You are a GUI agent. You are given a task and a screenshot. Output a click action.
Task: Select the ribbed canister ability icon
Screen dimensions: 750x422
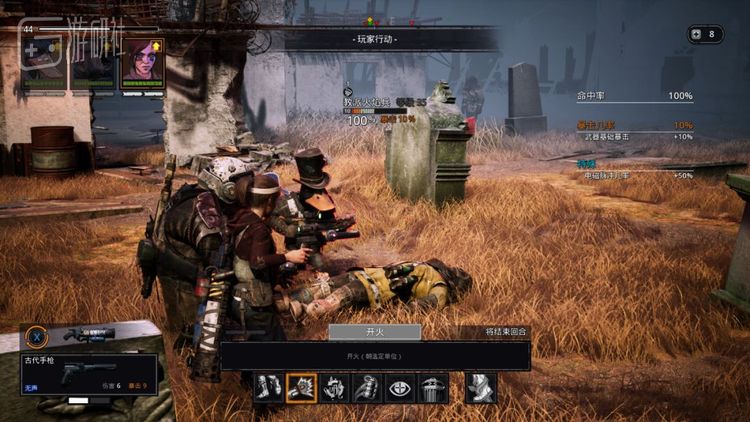coord(433,388)
